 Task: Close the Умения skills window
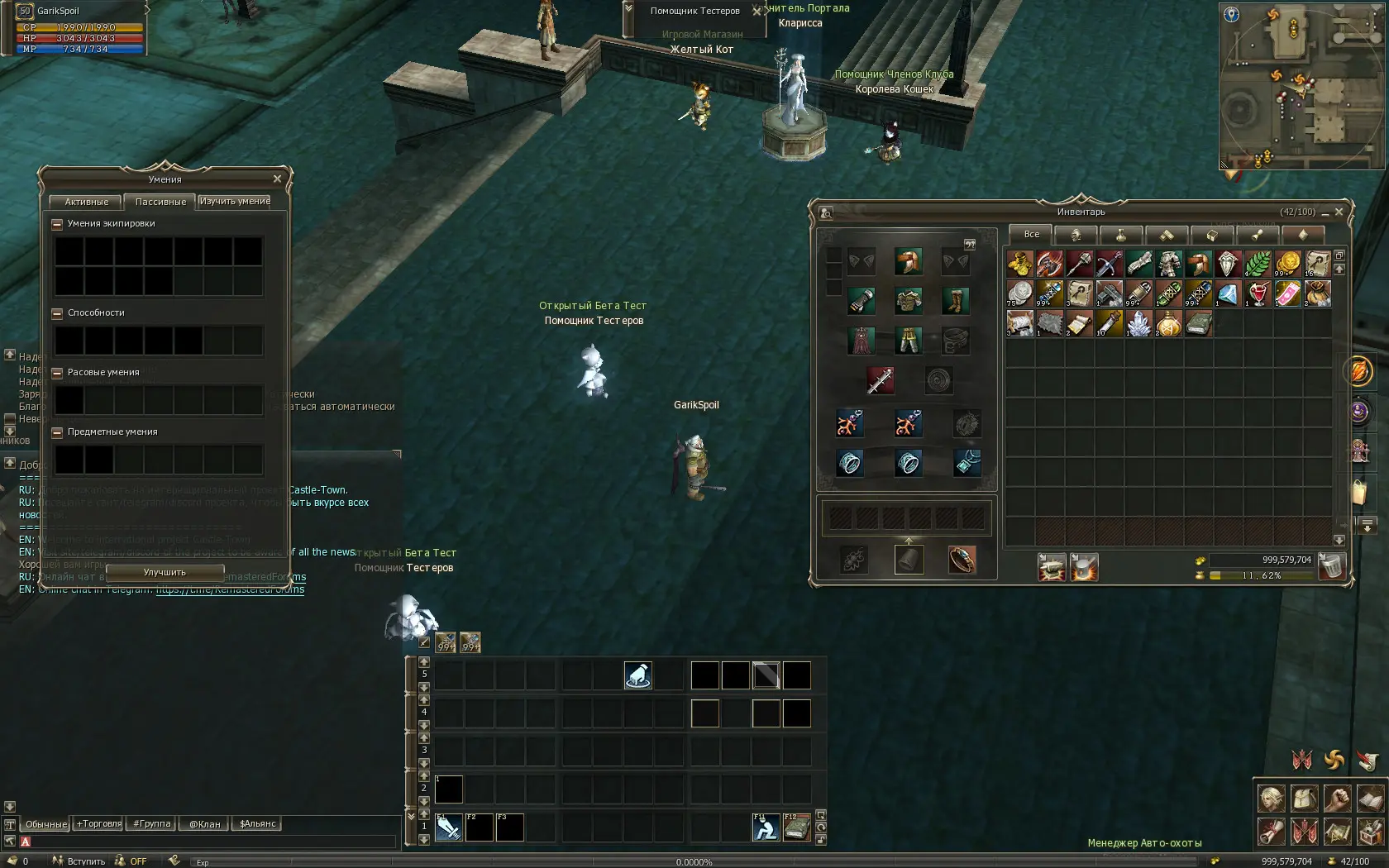click(277, 179)
